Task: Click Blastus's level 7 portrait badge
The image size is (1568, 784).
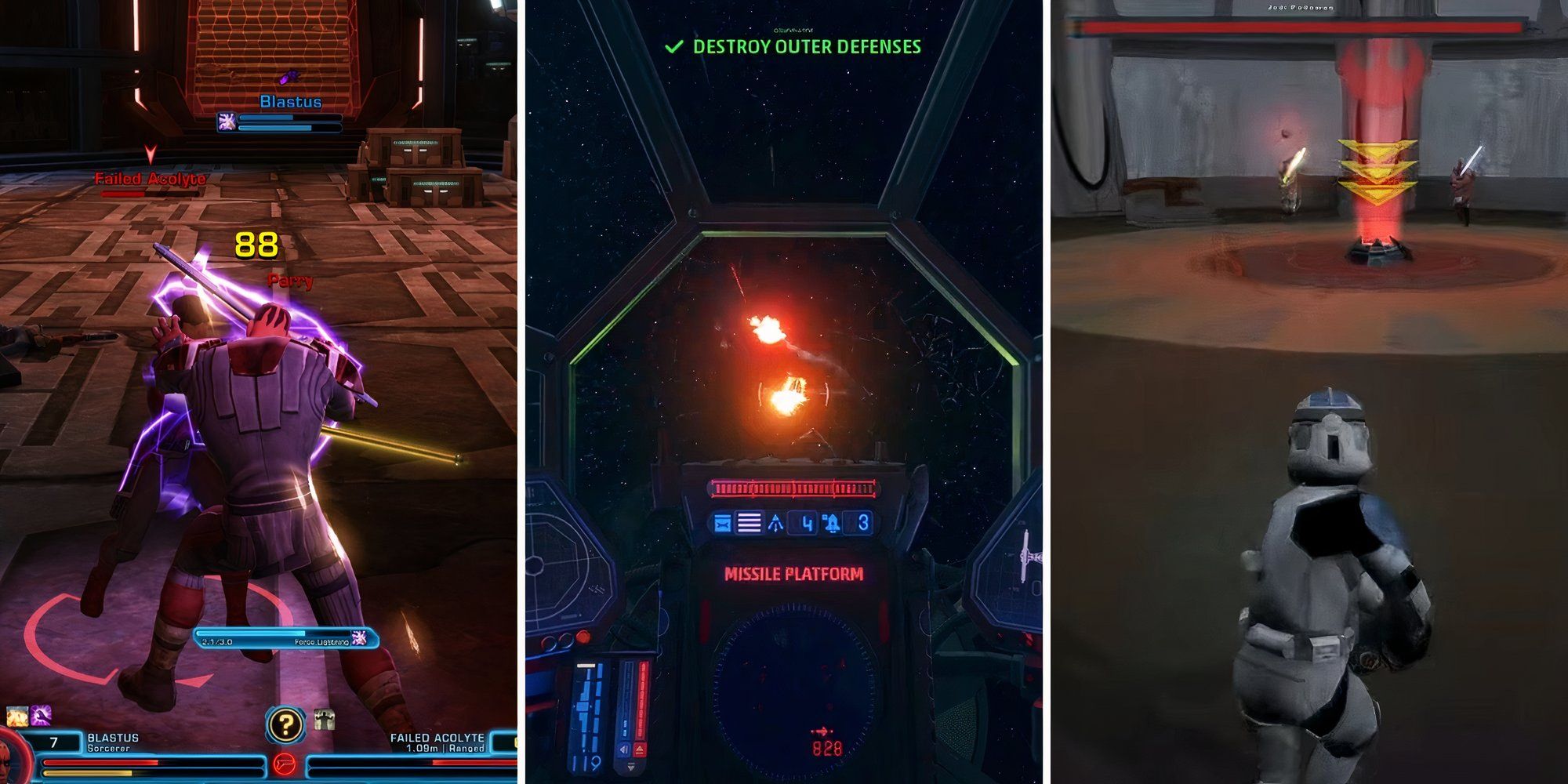Action: click(53, 741)
